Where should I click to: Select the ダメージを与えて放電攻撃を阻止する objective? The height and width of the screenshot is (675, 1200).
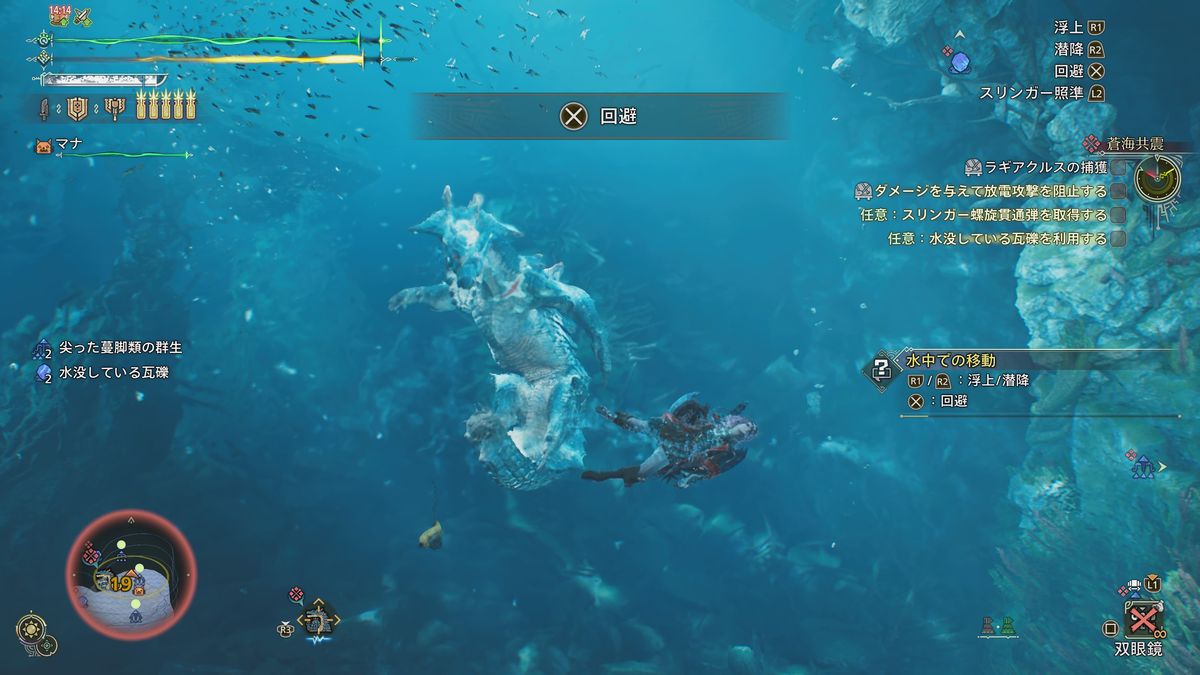click(x=990, y=191)
